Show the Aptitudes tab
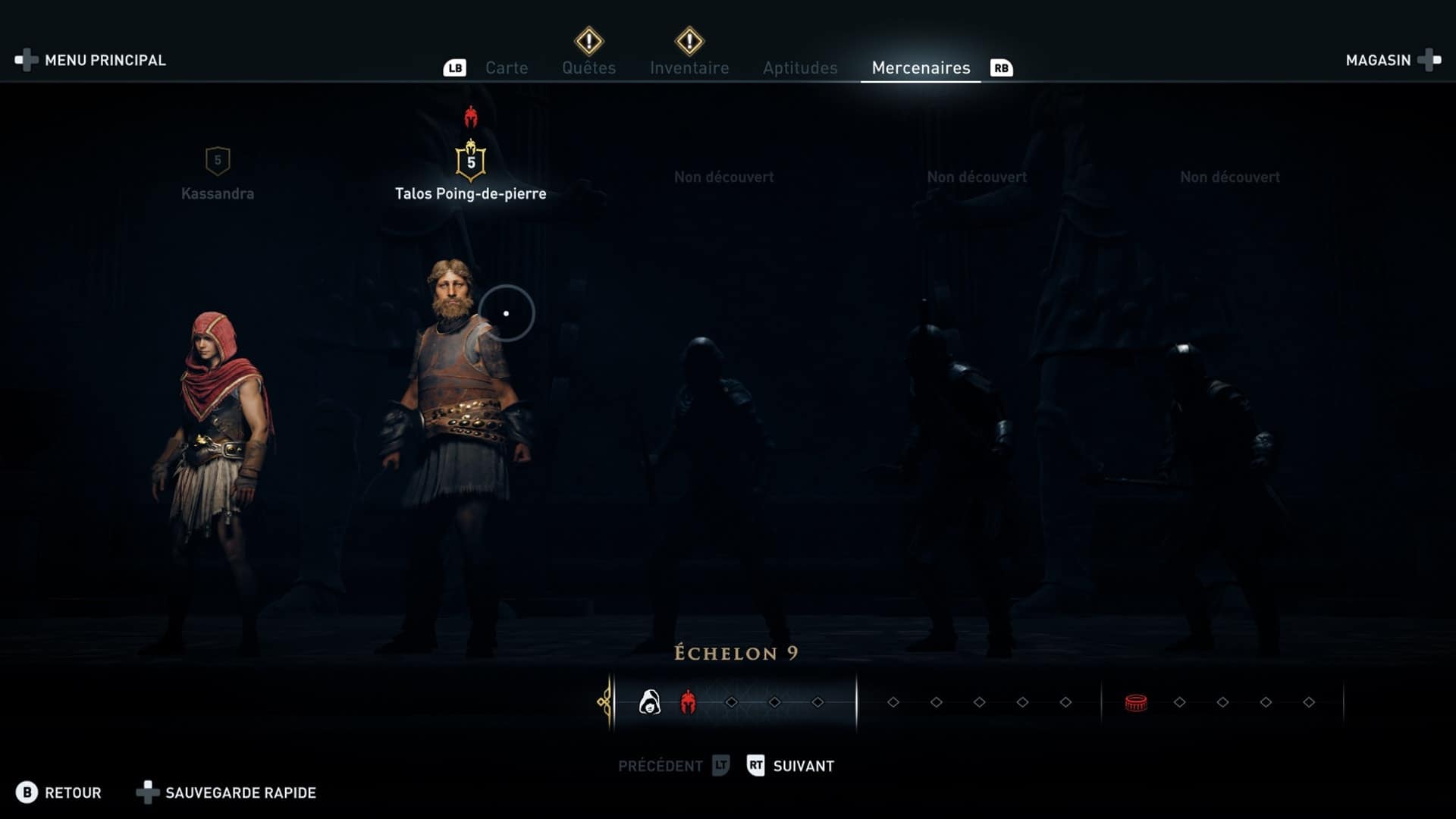This screenshot has height=819, width=1456. (800, 68)
